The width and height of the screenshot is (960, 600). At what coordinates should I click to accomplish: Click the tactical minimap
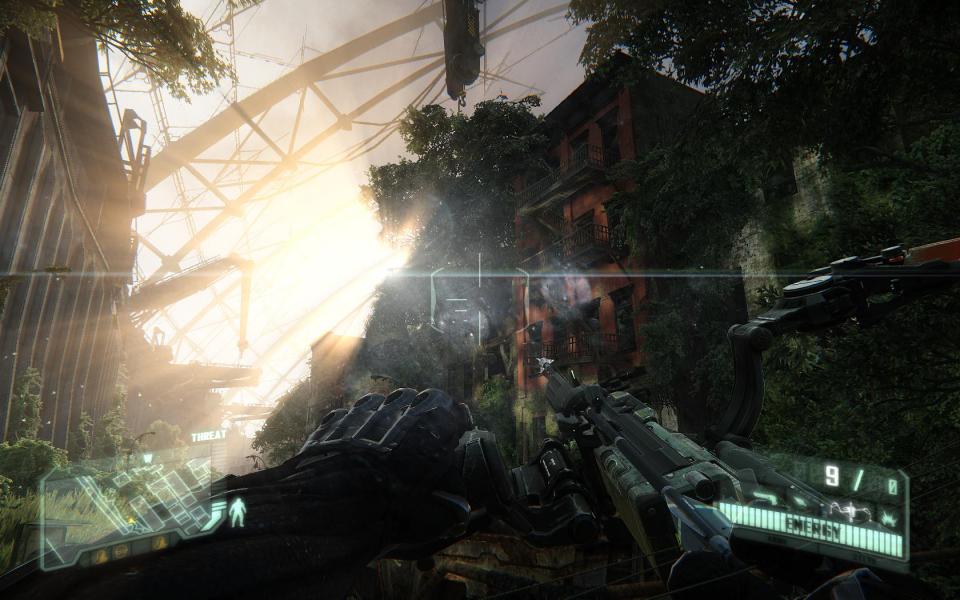128,507
